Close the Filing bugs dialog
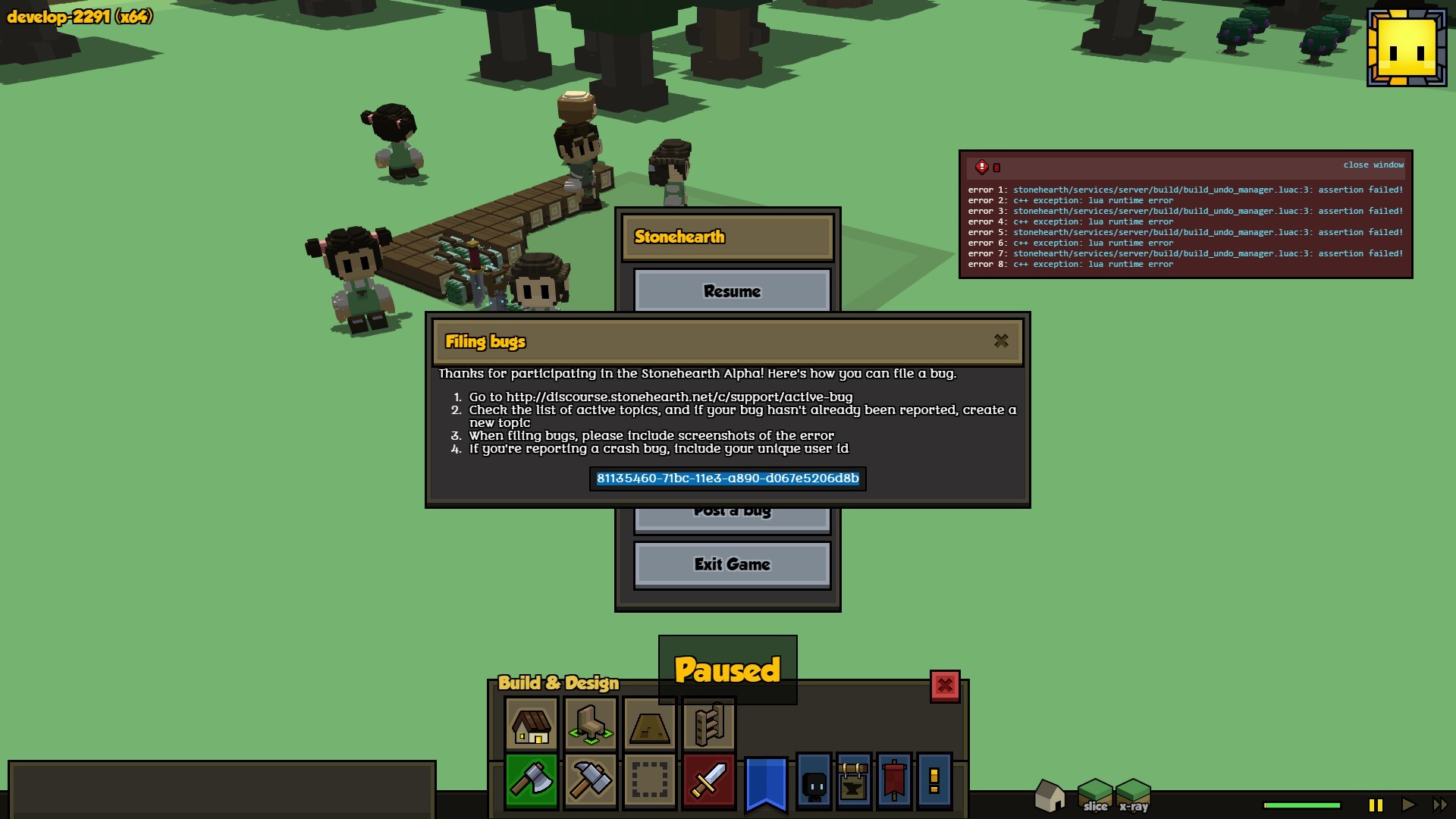This screenshot has width=1456, height=819. click(x=1001, y=341)
